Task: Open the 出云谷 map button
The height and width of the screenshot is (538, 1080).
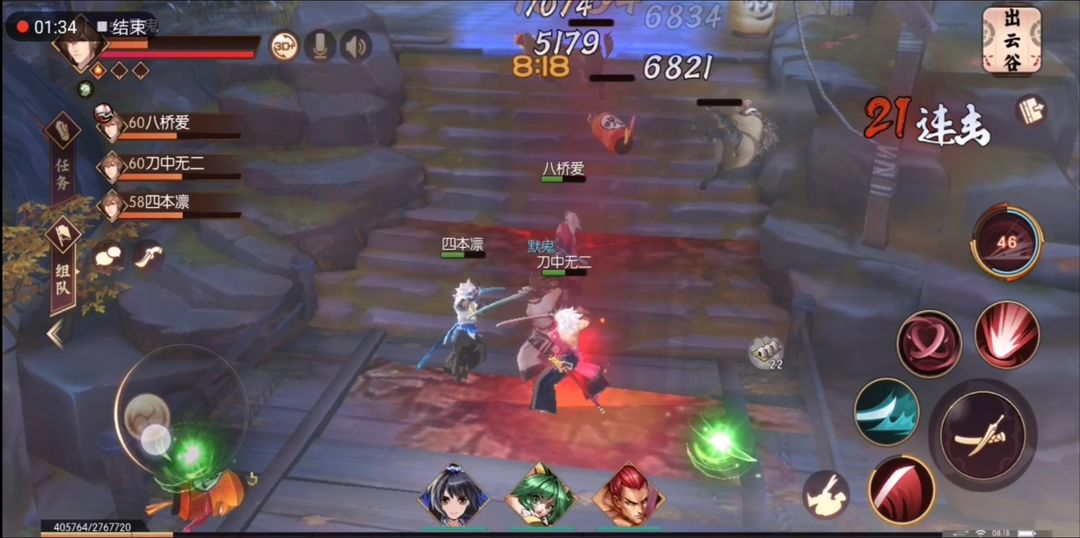Action: (1011, 40)
